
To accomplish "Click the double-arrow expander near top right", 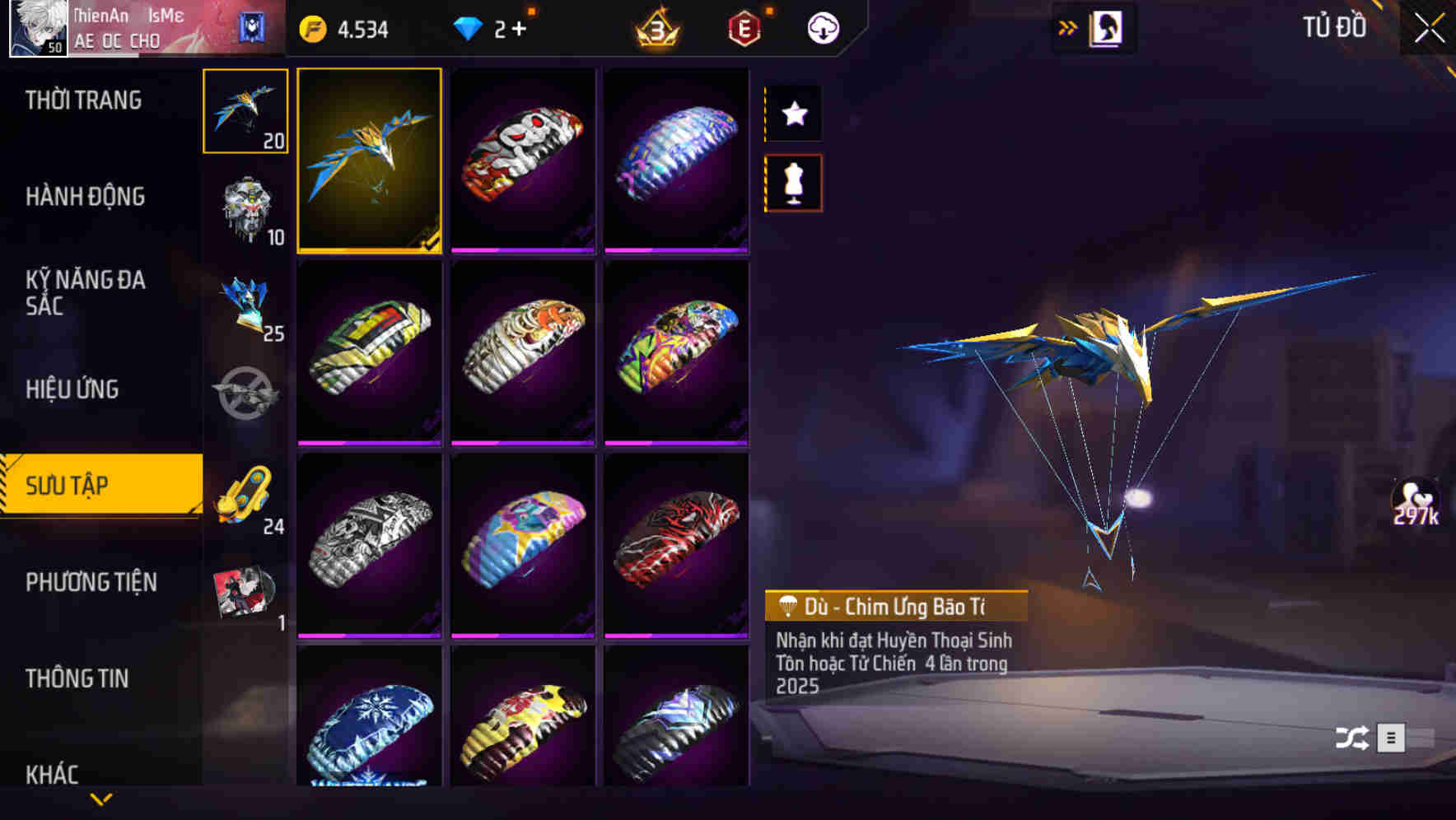I will point(1068,26).
